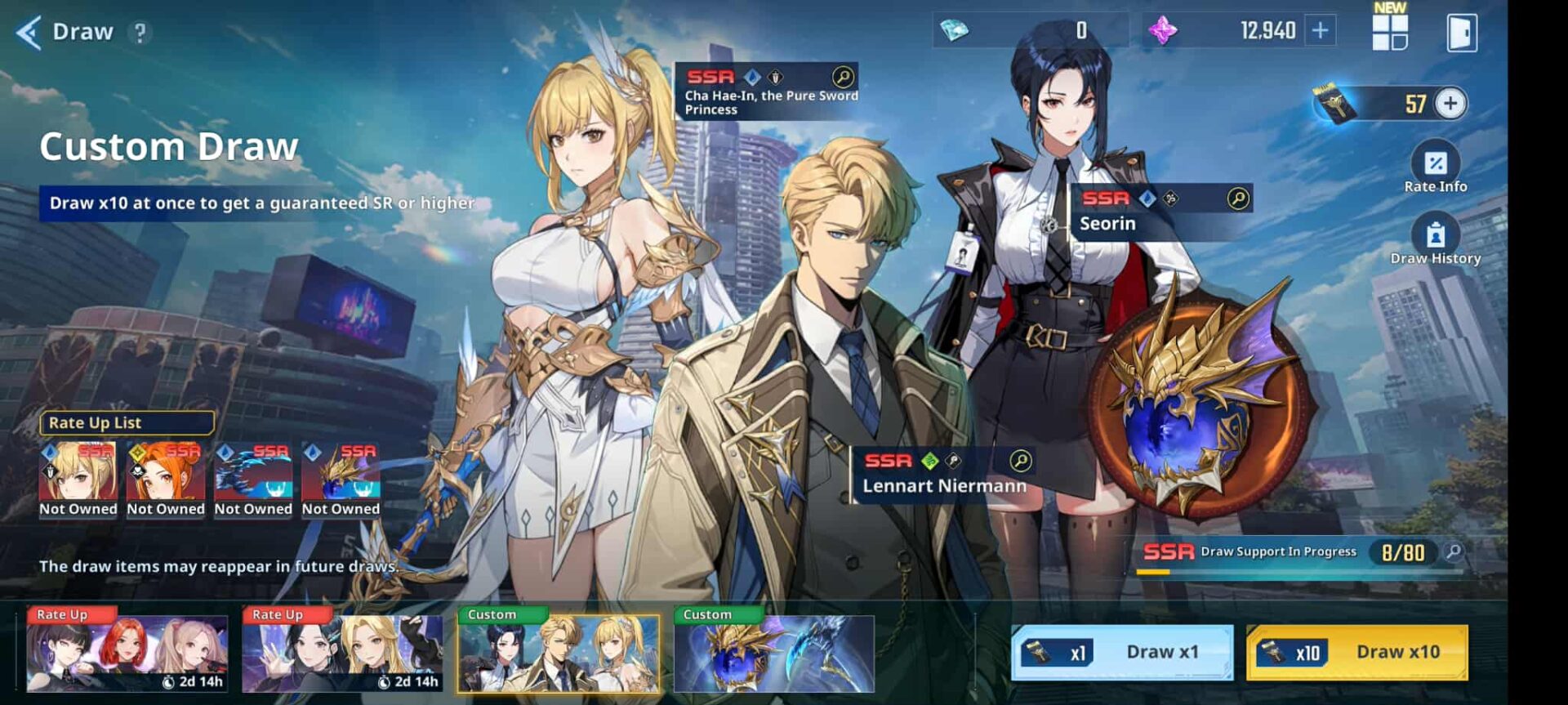Tap the door exit icon
1568x705 pixels.
(1461, 33)
